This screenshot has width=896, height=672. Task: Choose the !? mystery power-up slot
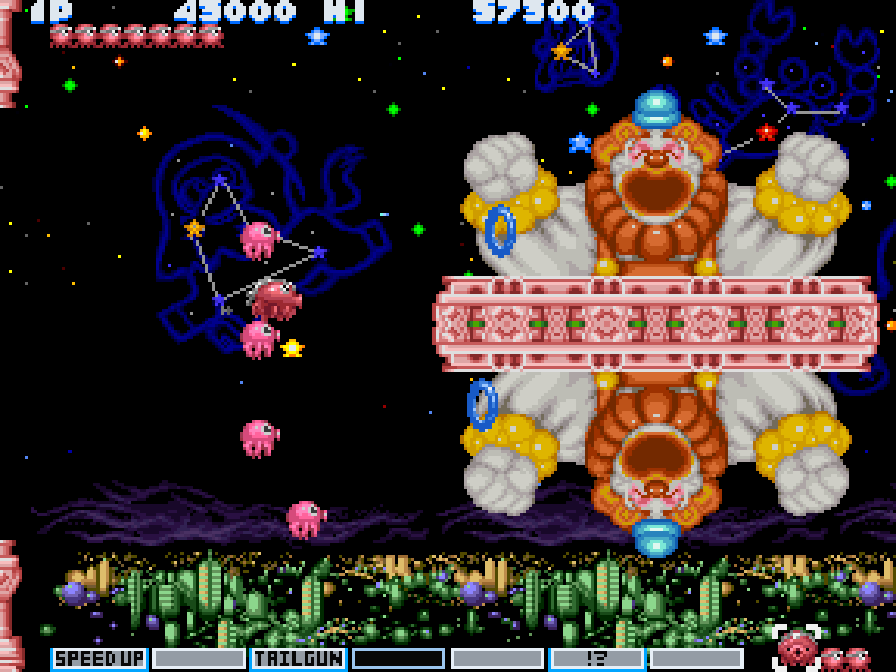click(597, 659)
